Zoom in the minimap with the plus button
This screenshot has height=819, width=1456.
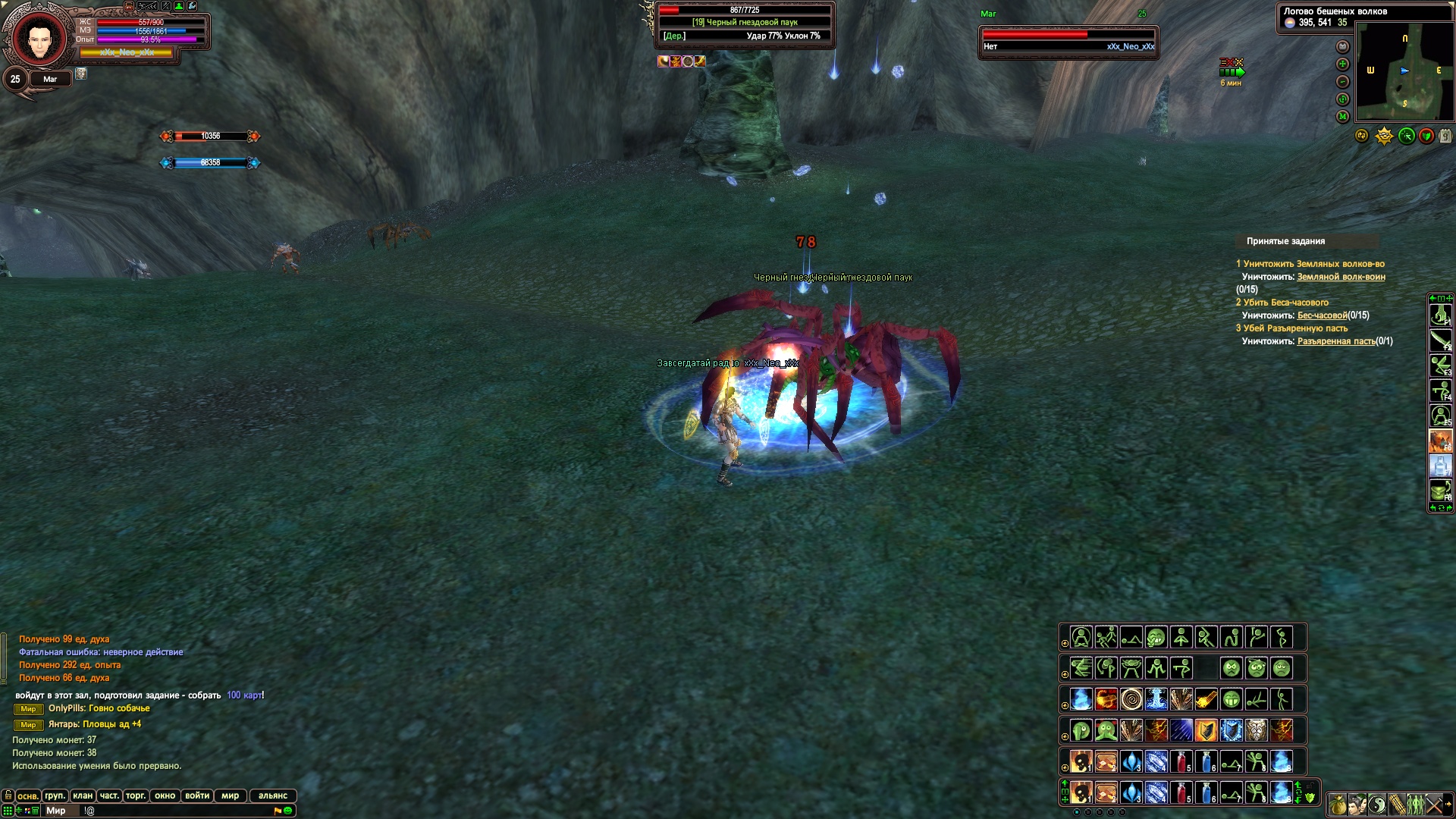pyautogui.click(x=1342, y=64)
